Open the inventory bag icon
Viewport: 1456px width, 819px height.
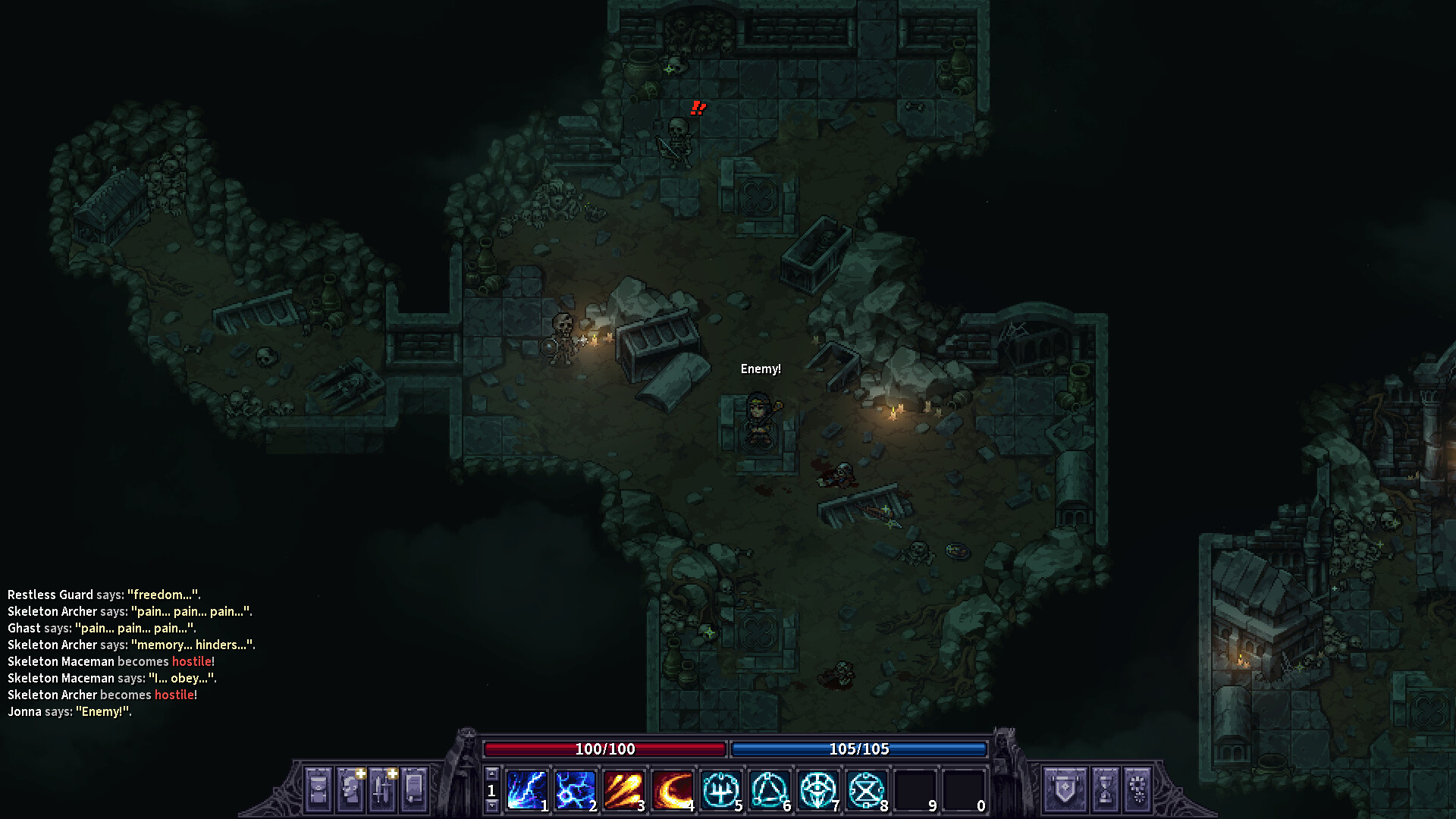coord(318,789)
